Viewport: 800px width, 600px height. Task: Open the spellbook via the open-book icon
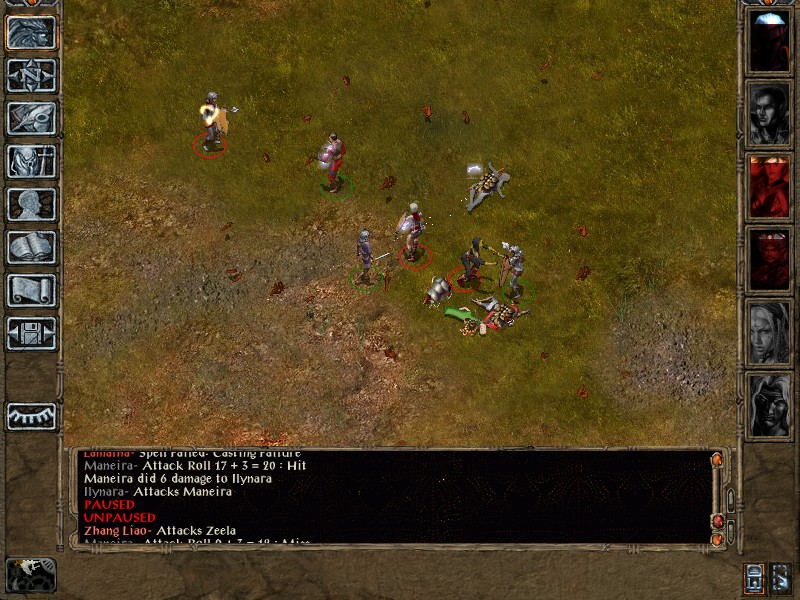[x=31, y=247]
